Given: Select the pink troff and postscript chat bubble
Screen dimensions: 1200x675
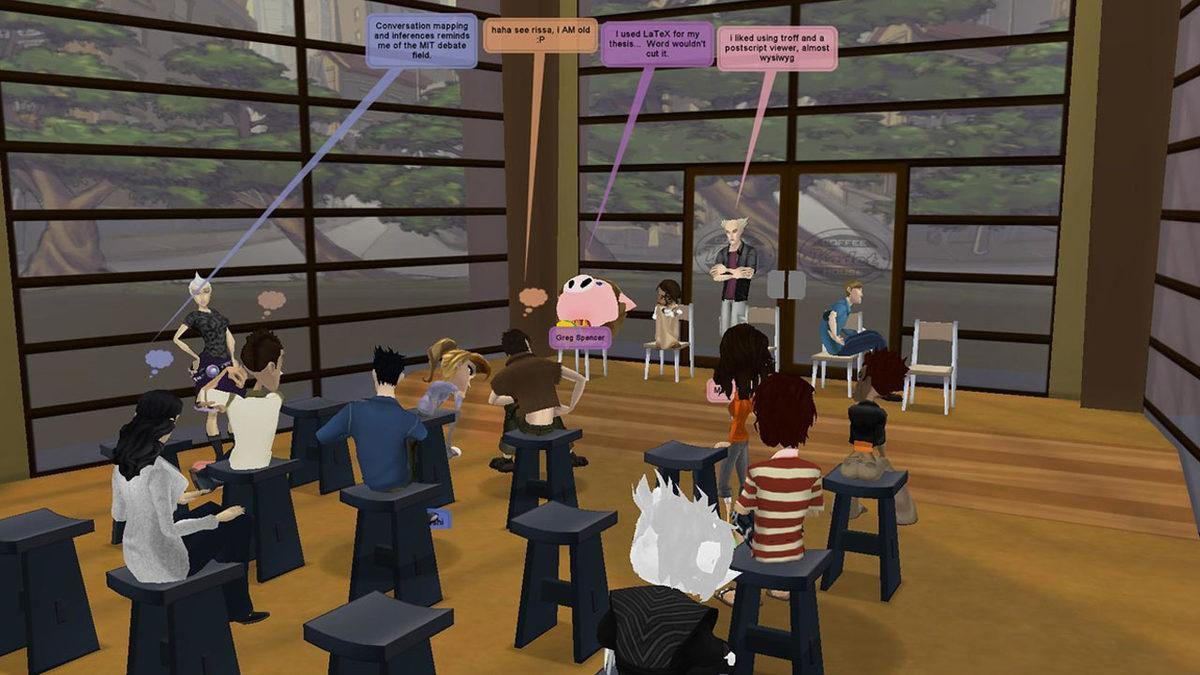Looking at the screenshot, I should 777,48.
